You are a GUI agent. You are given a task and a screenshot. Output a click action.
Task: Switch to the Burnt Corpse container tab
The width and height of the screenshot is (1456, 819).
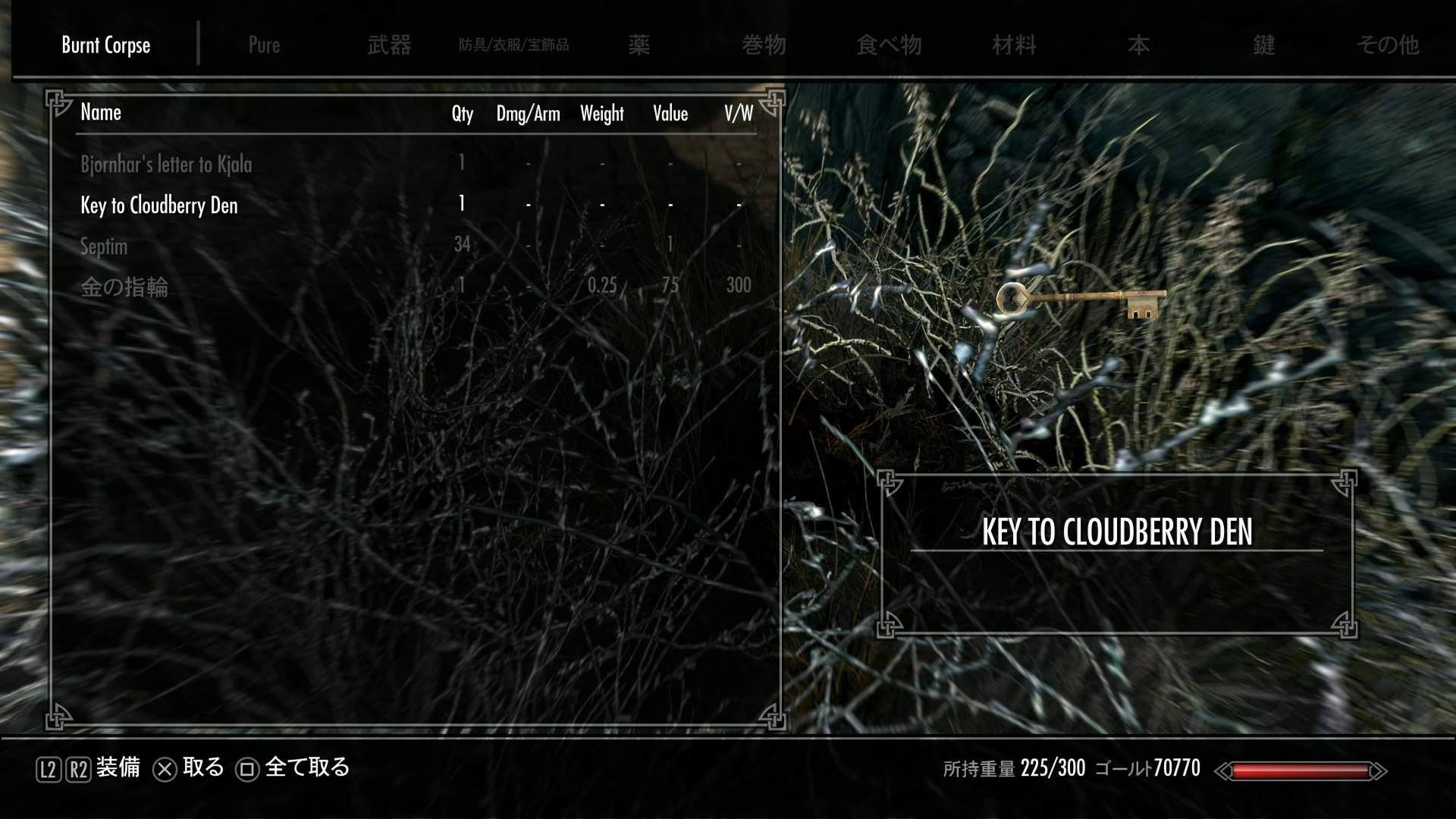(106, 45)
